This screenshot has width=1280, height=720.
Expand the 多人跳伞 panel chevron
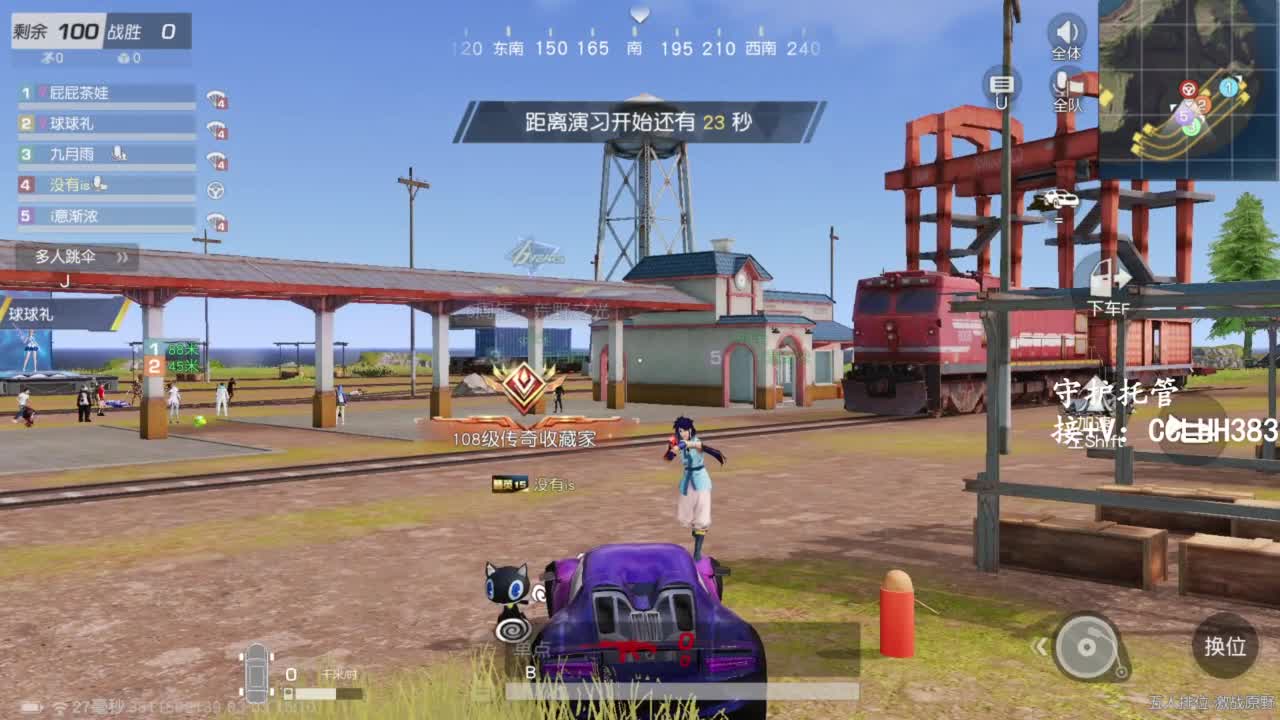pyautogui.click(x=121, y=258)
